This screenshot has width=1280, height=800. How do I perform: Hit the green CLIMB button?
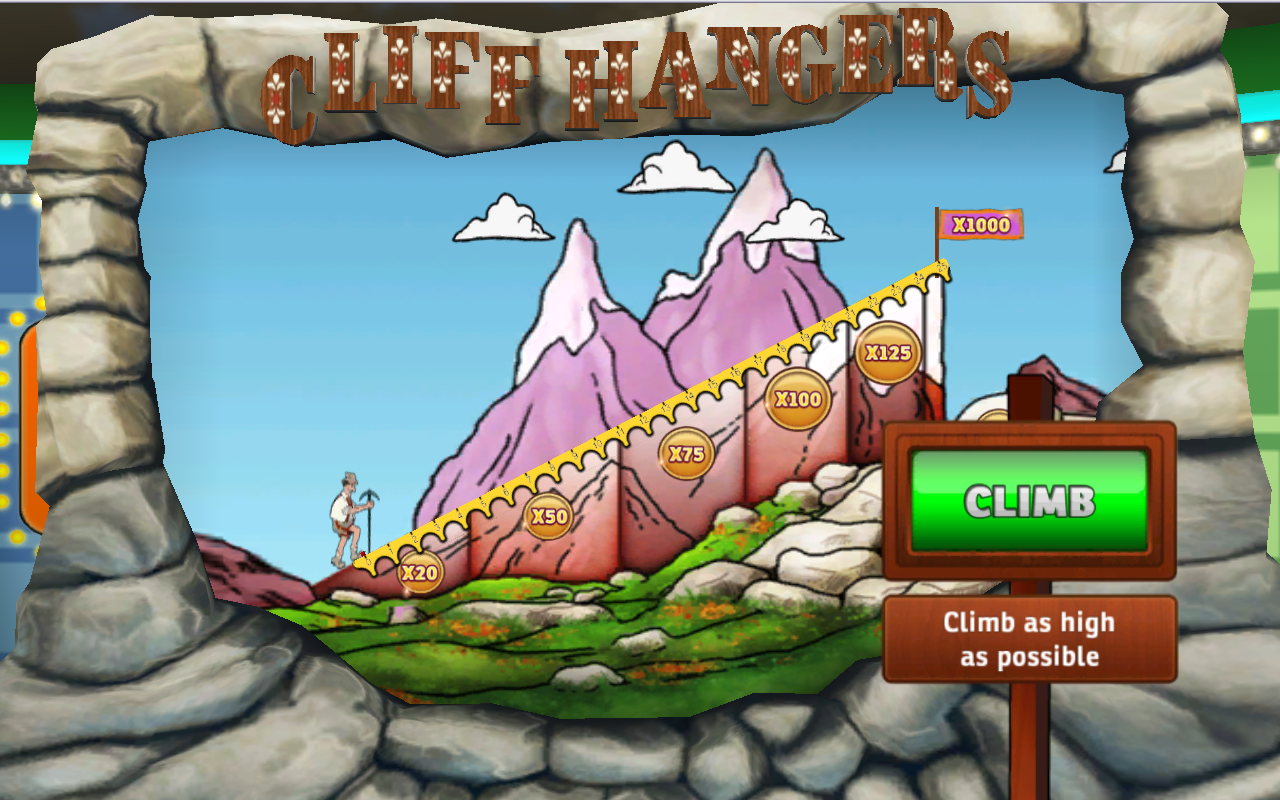(1029, 500)
